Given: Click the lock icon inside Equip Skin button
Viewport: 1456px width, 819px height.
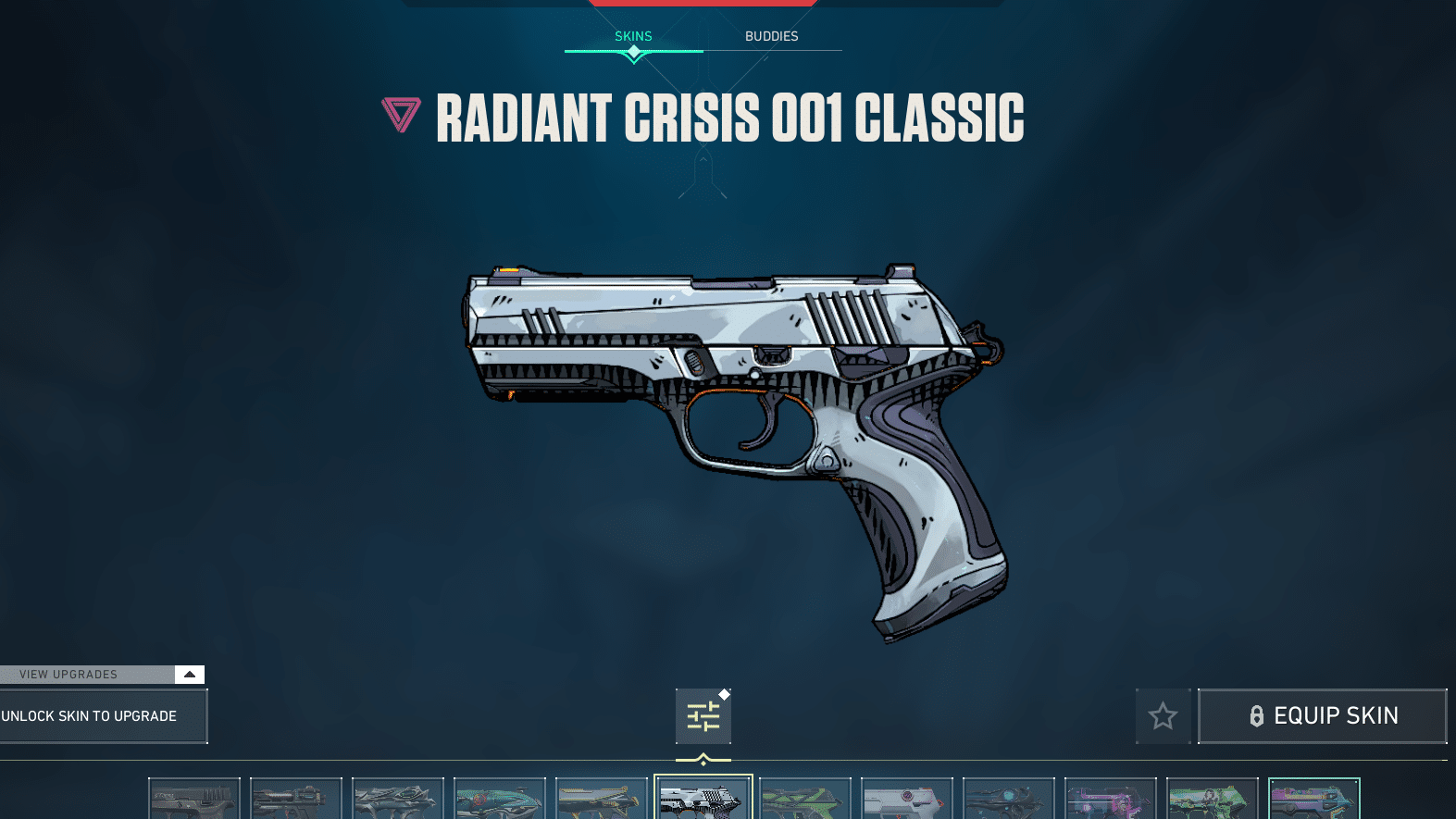Looking at the screenshot, I should pyautogui.click(x=1257, y=715).
